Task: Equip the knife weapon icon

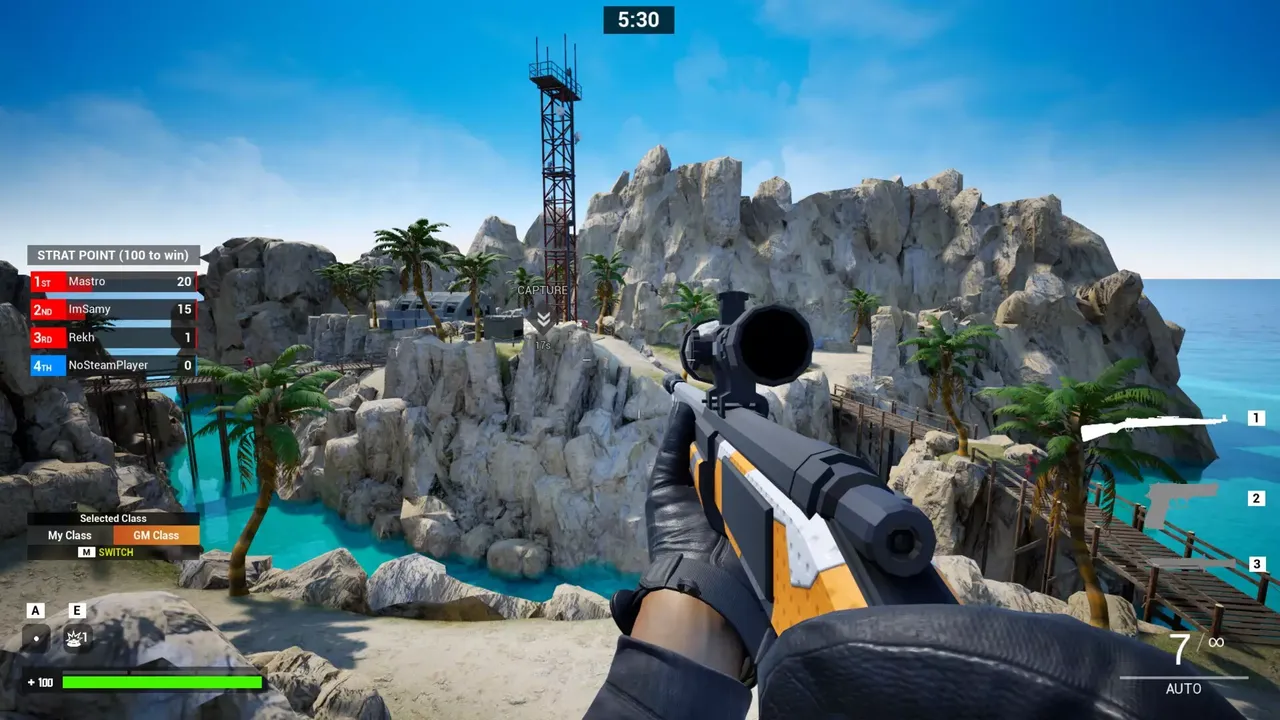Action: point(1190,565)
